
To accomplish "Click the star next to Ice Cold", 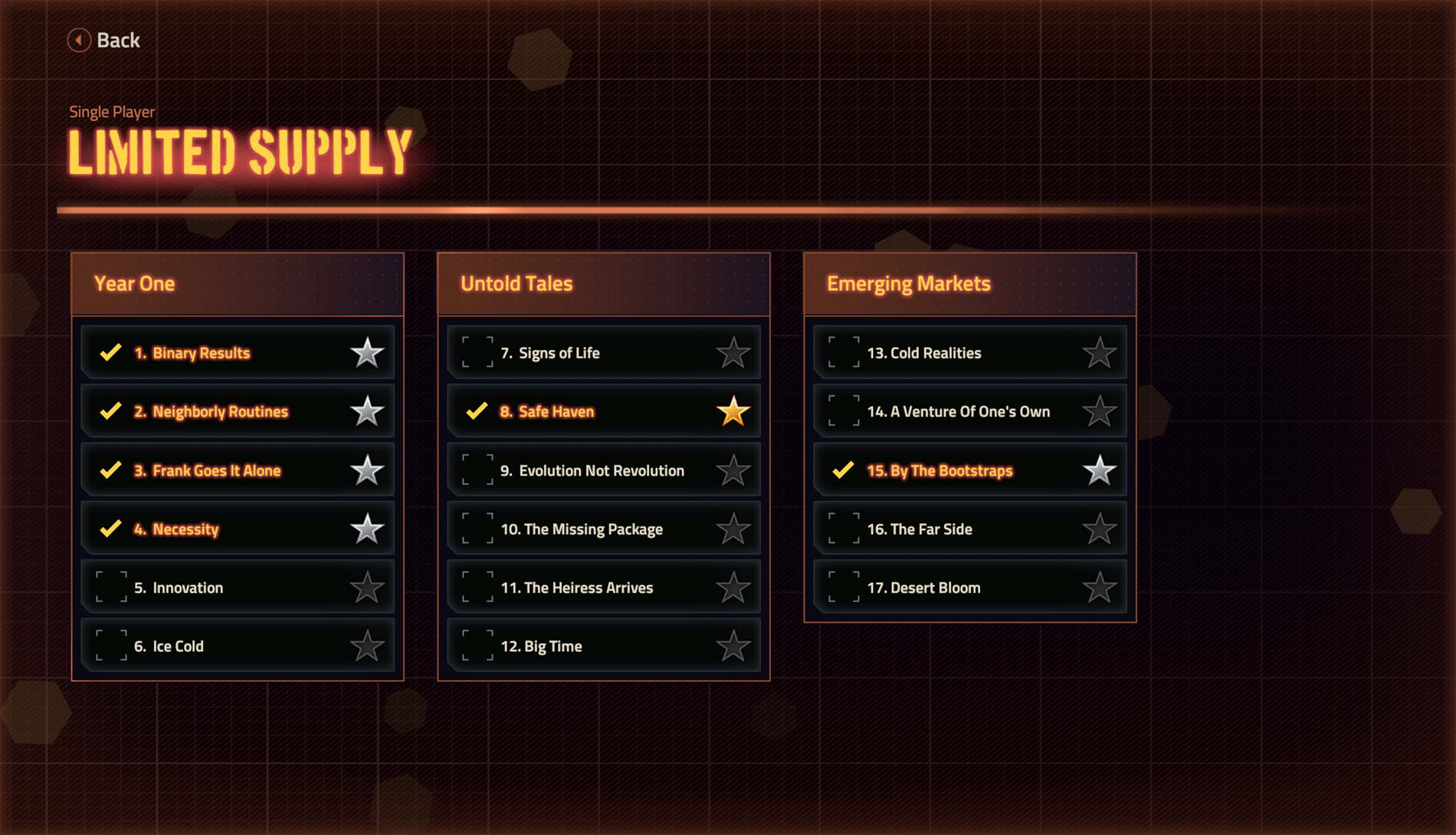I will 368,646.
